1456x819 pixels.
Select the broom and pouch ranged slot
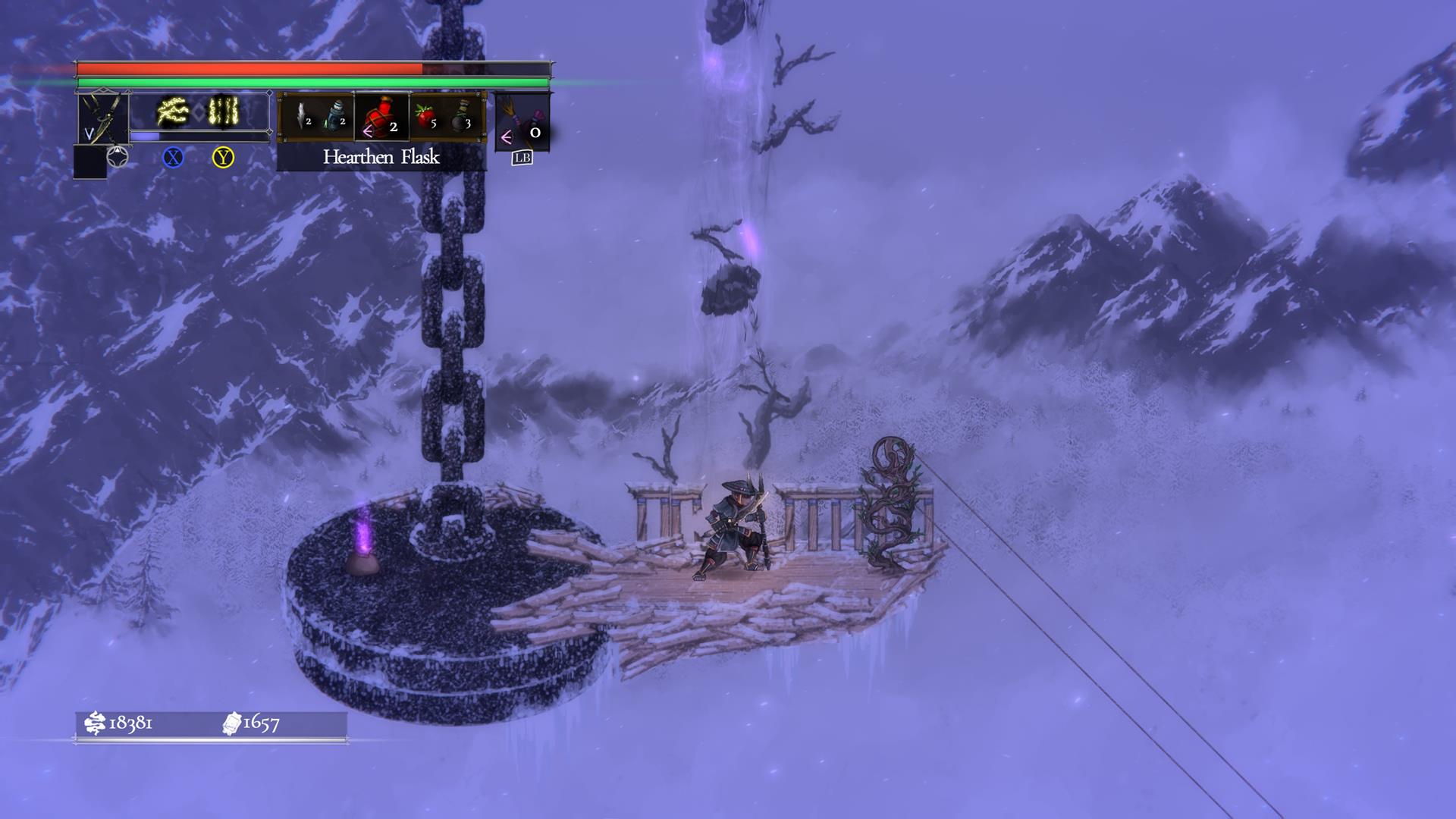click(x=522, y=120)
